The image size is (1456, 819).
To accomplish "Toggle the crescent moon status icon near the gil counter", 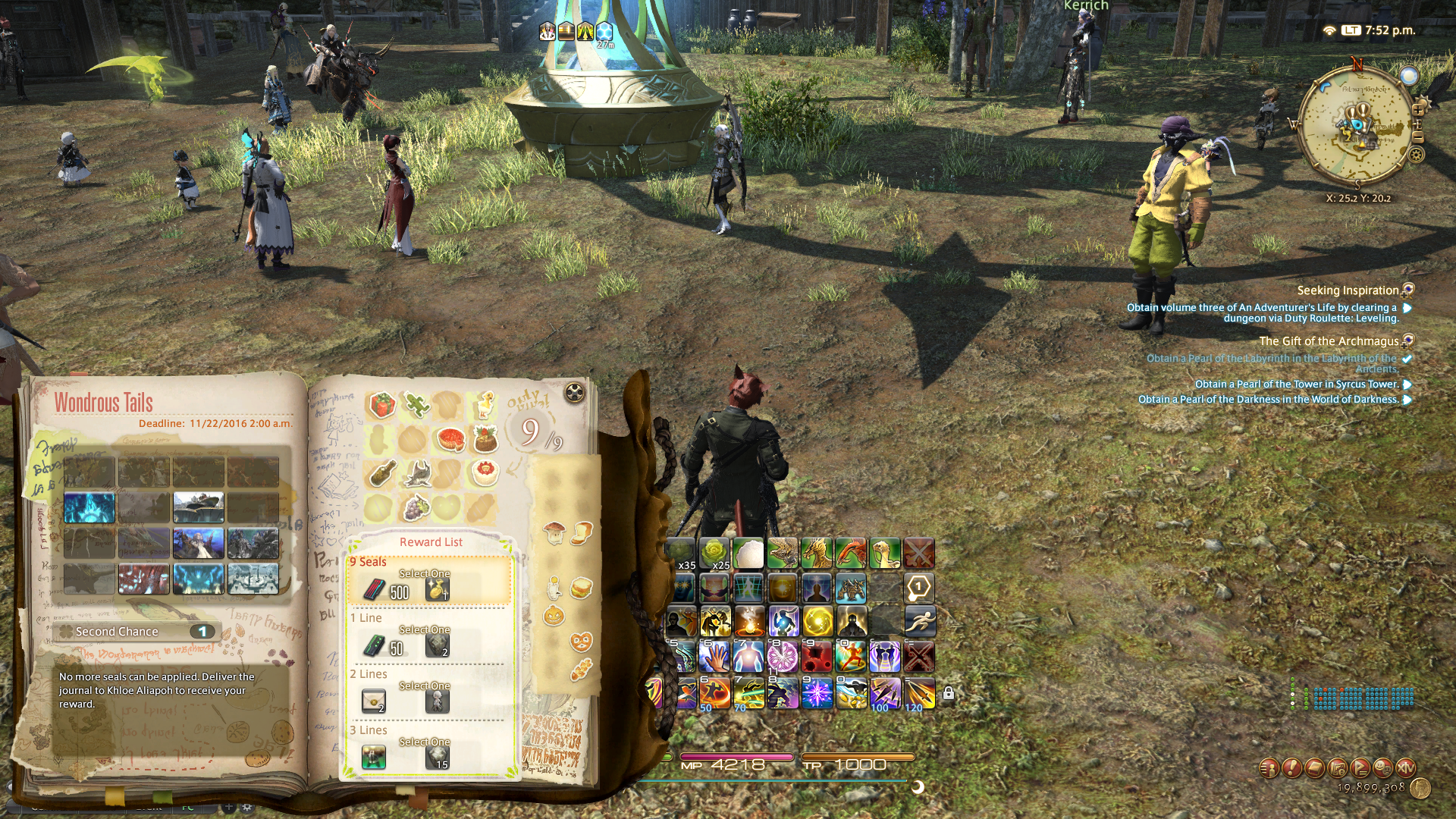I will point(918,787).
